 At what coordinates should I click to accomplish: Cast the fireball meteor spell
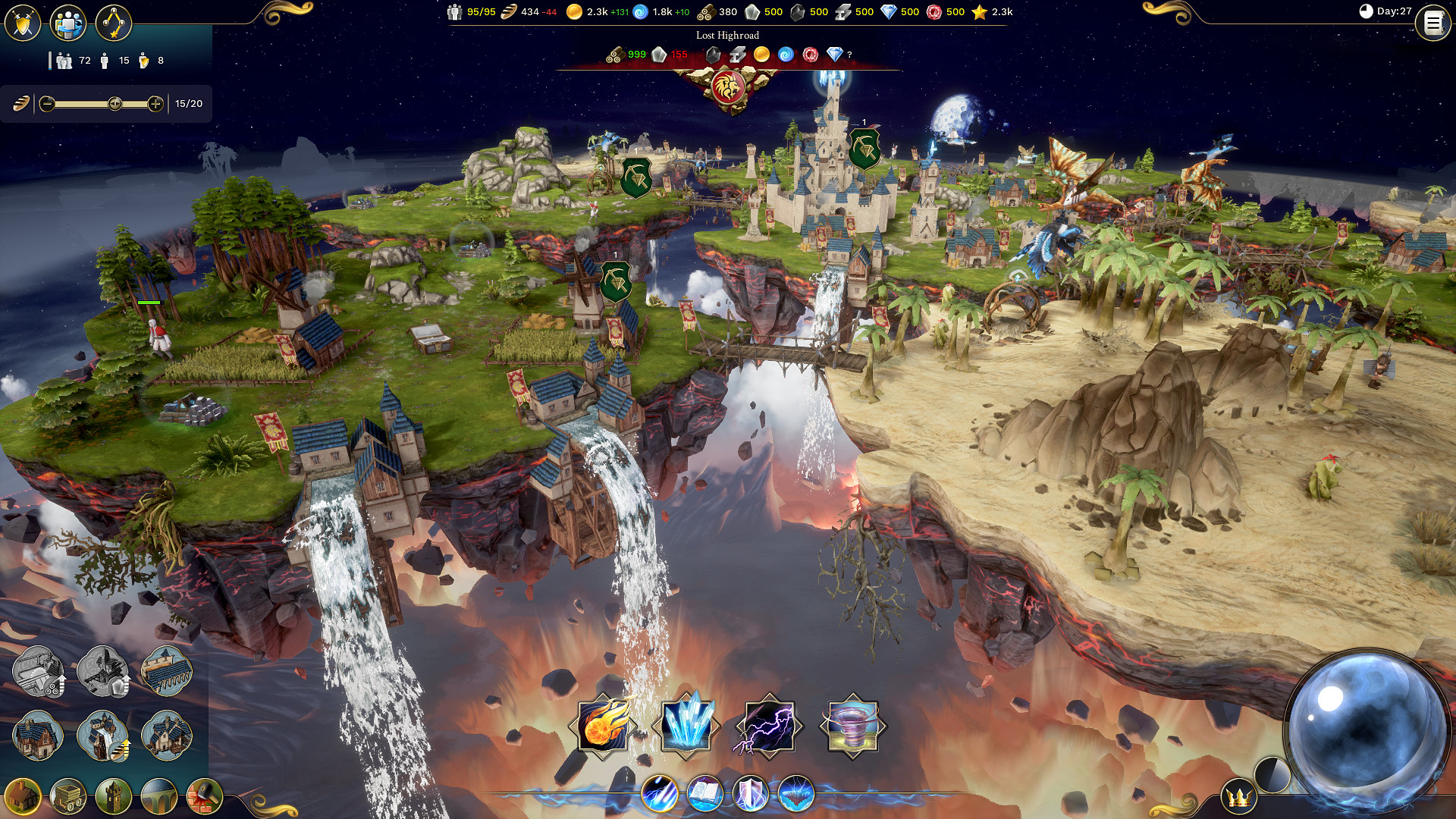604,726
